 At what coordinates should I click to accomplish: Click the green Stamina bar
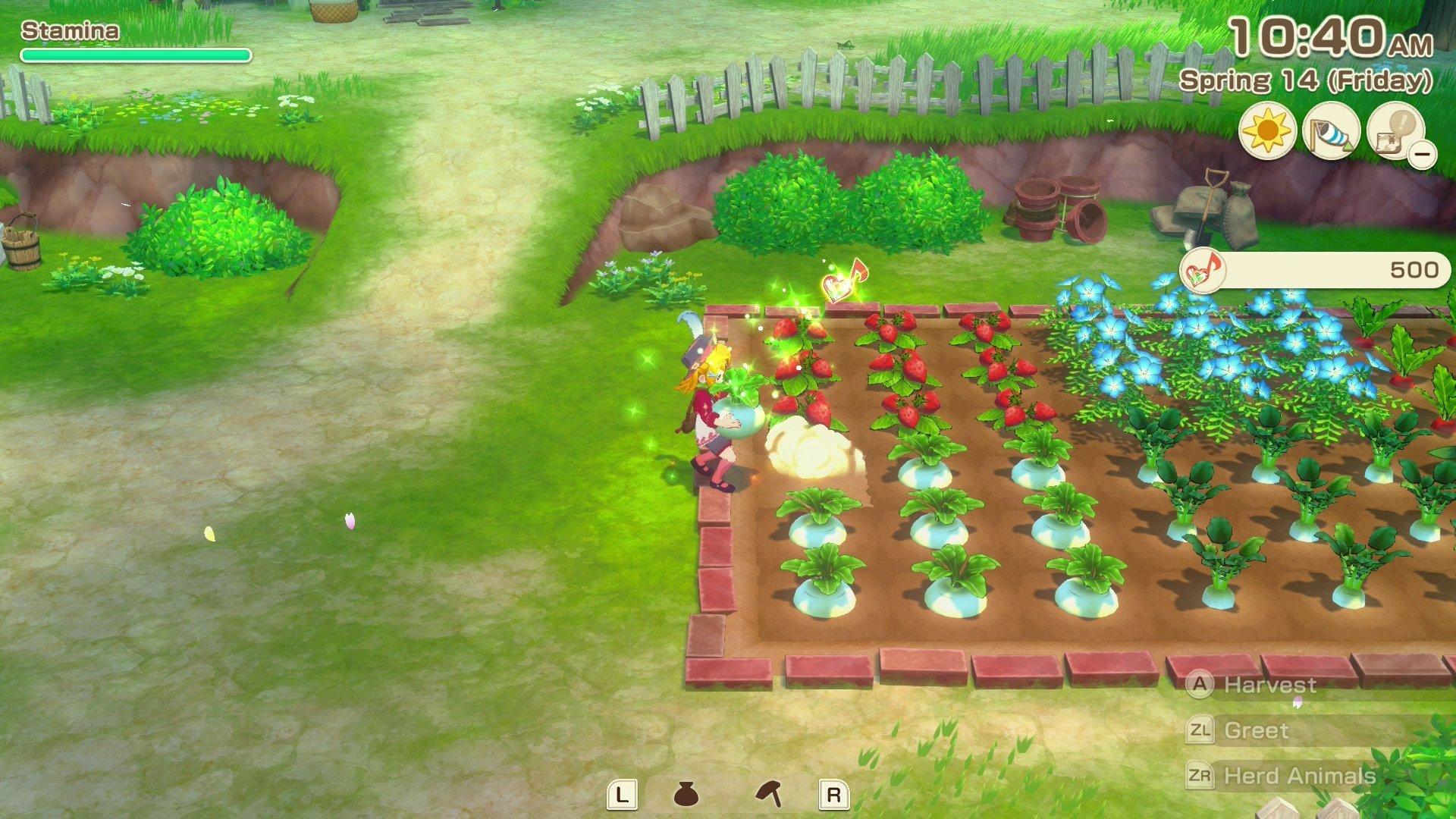(x=135, y=55)
